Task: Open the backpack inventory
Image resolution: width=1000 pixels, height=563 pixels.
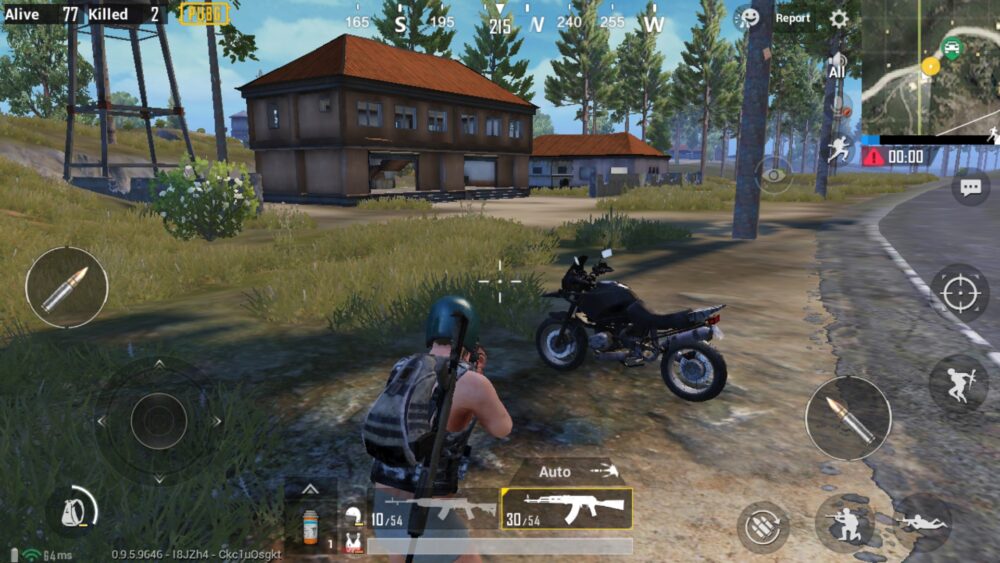Action: point(71,511)
